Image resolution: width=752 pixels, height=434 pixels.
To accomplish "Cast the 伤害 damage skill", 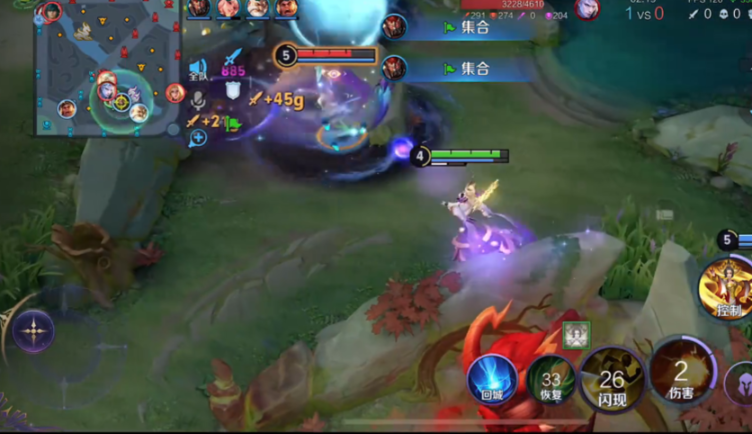I will pyautogui.click(x=682, y=375).
